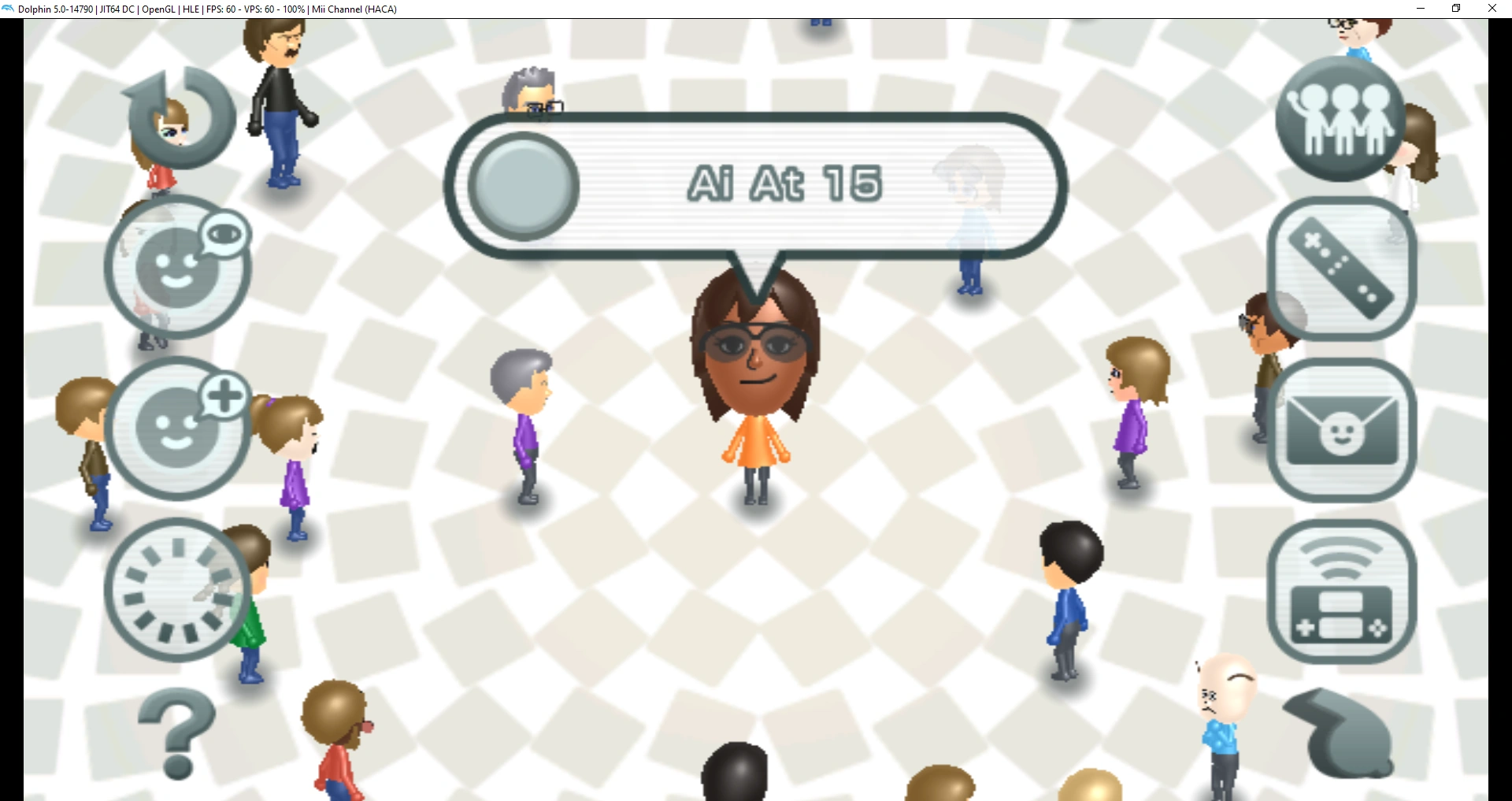Viewport: 1512px width, 801px height.
Task: Click the Dolphin logo in the title bar
Action: point(8,9)
